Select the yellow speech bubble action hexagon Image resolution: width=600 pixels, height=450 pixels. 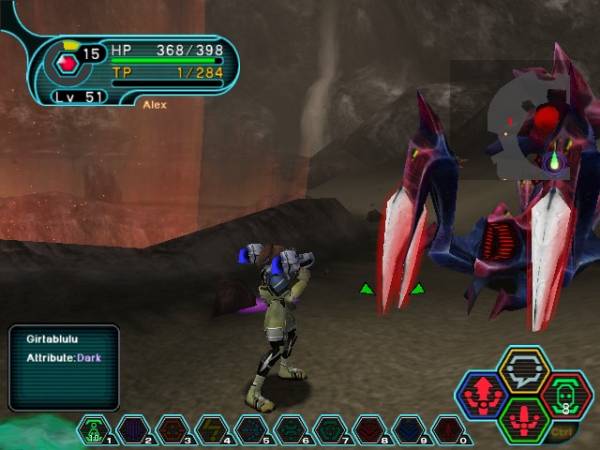523,369
